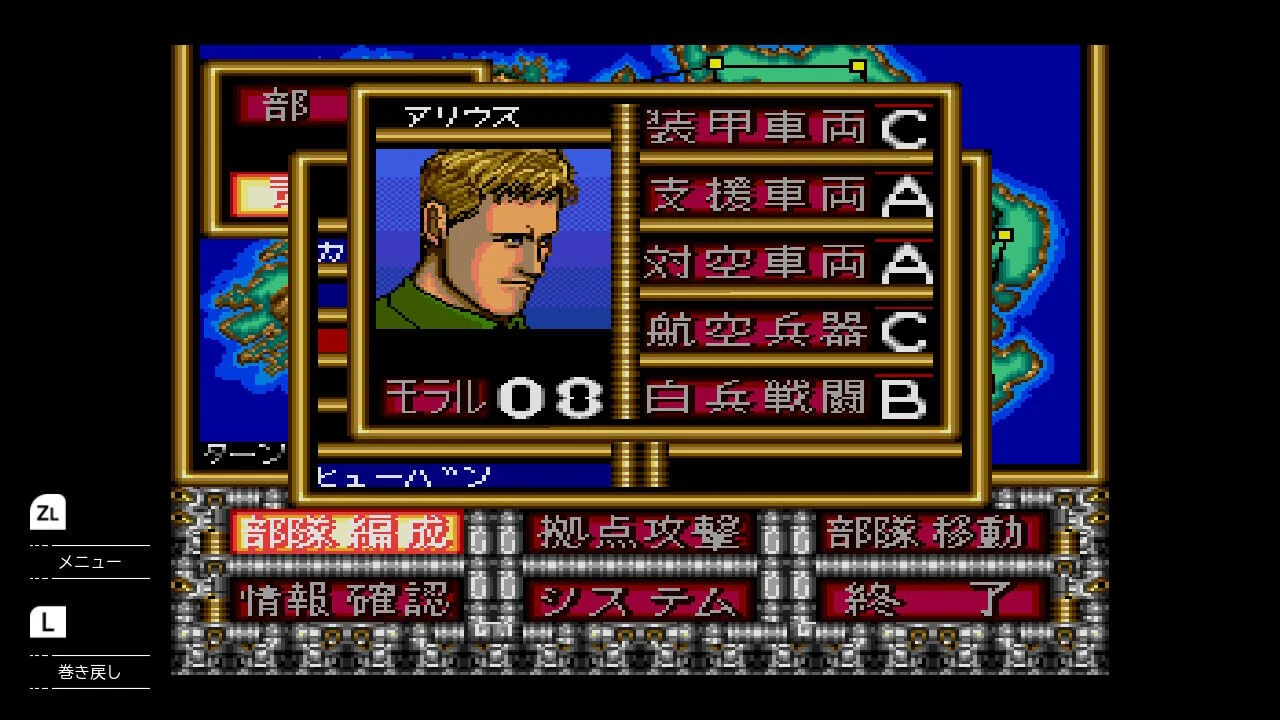Click the 対空車両 rank A stat
This screenshot has width=1280, height=720.
click(785, 264)
